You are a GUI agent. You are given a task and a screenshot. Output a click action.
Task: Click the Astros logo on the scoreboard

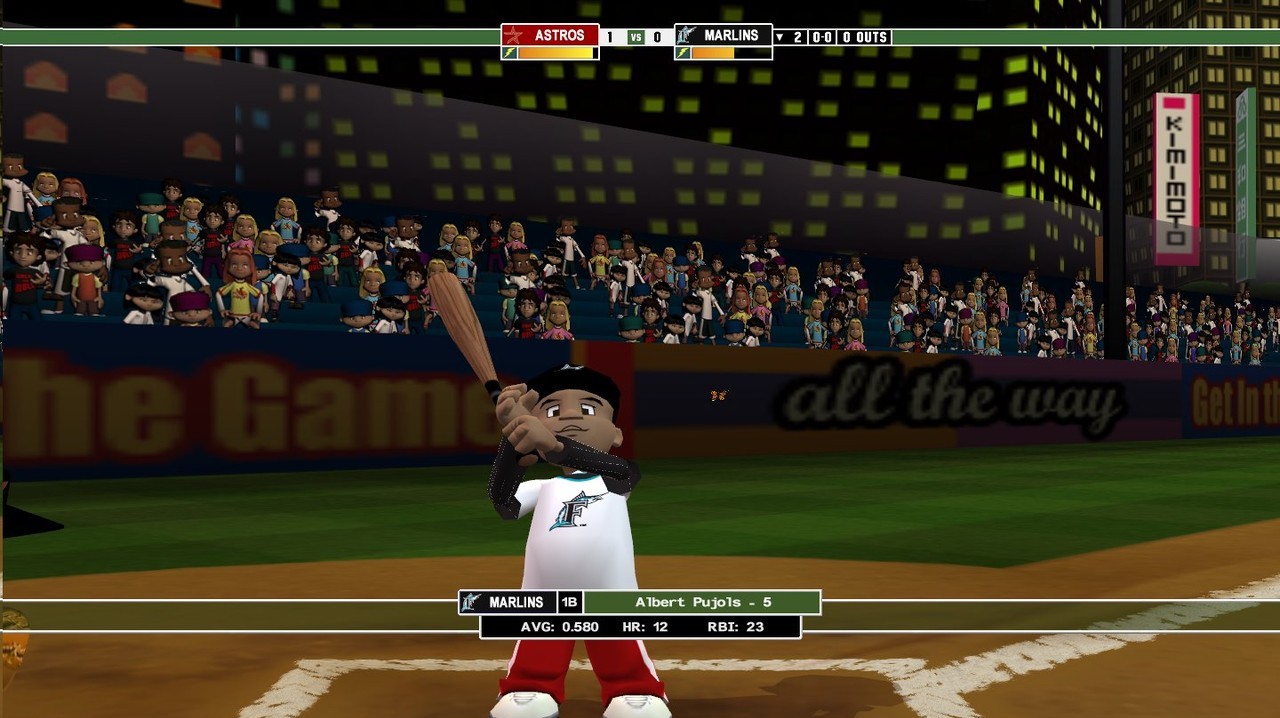514,36
